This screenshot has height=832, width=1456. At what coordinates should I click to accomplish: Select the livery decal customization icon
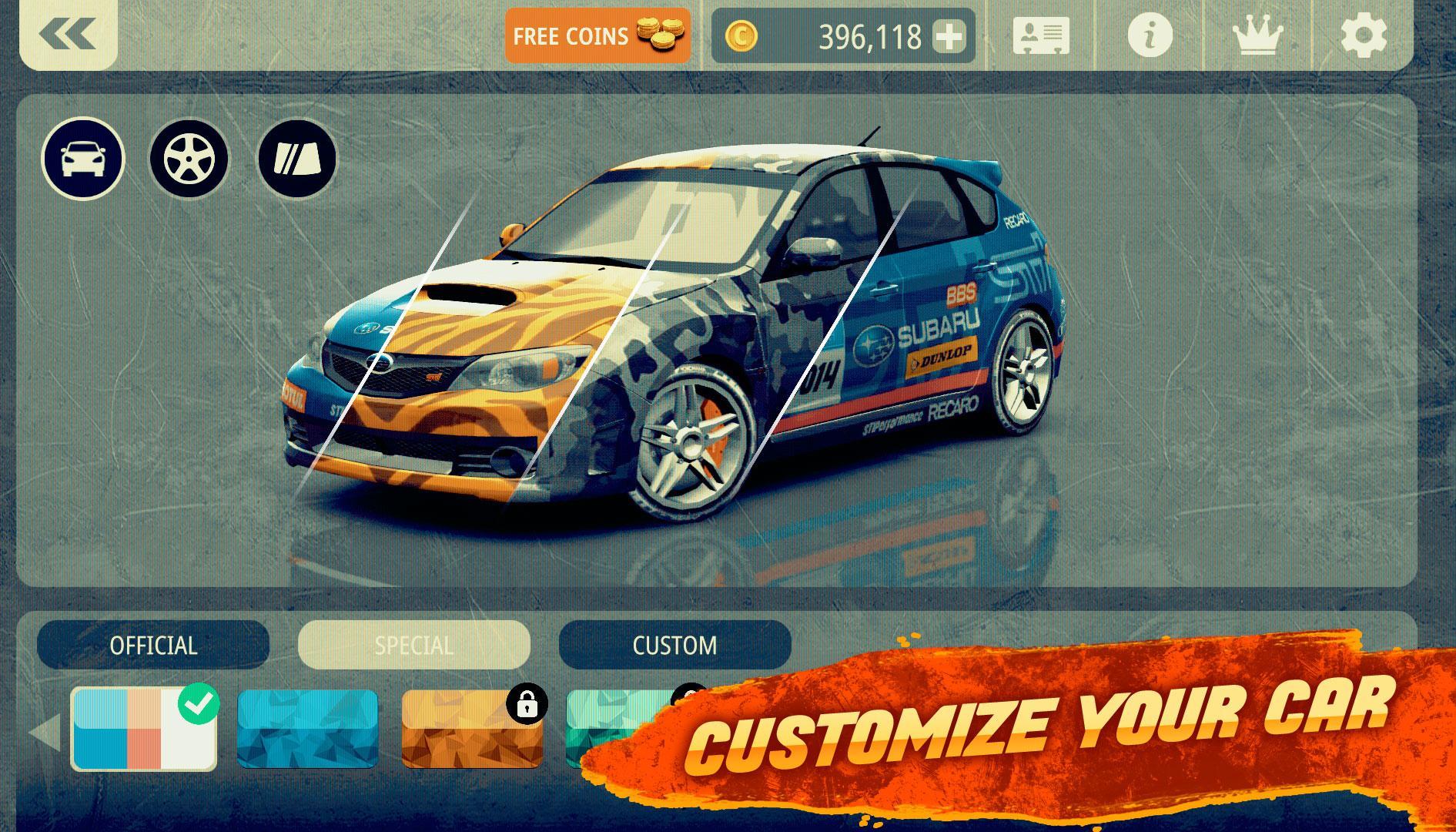tap(295, 157)
